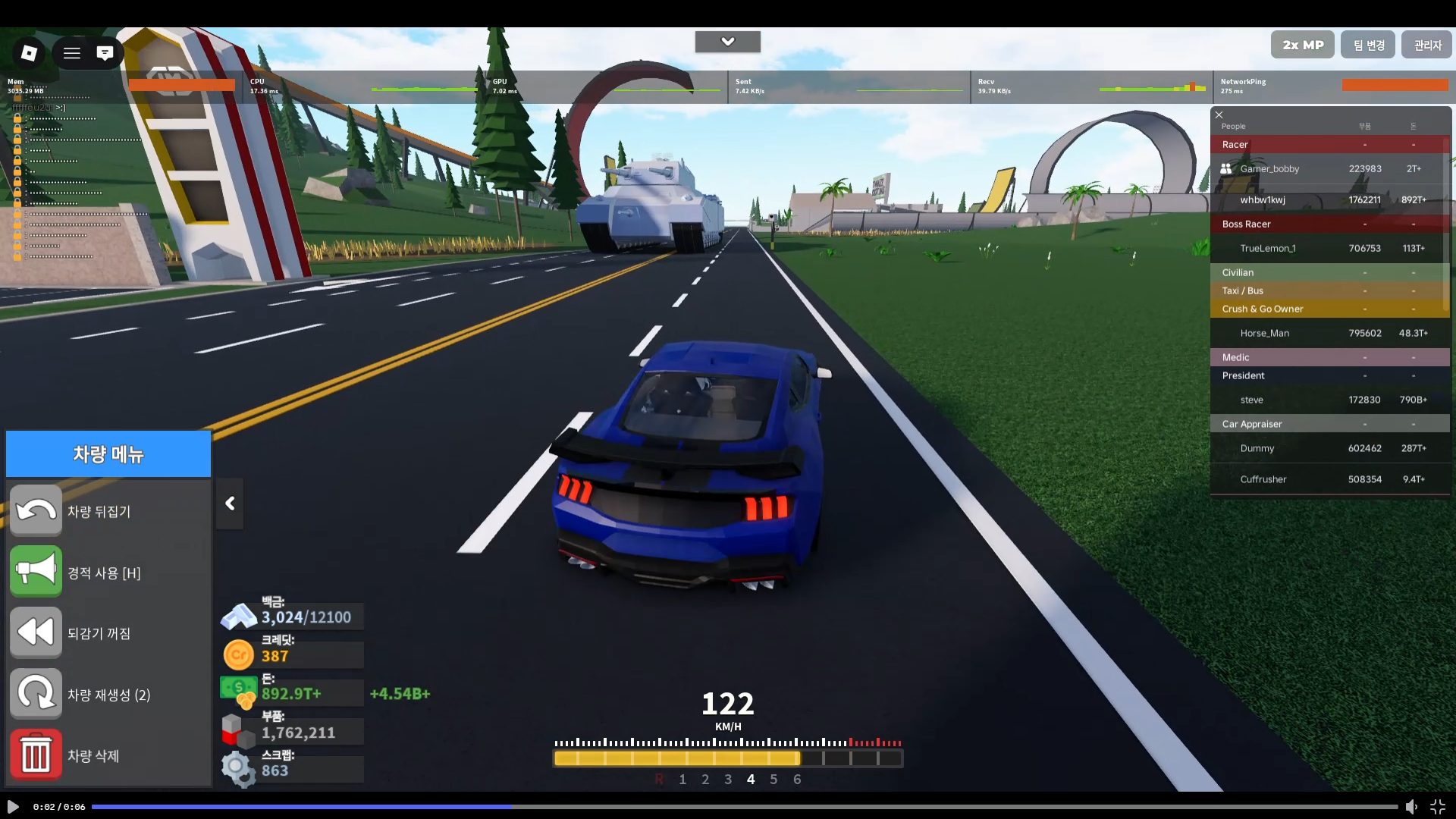Expand the top dropdown arrow
Image resolution: width=1456 pixels, height=819 pixels.
pyautogui.click(x=727, y=42)
